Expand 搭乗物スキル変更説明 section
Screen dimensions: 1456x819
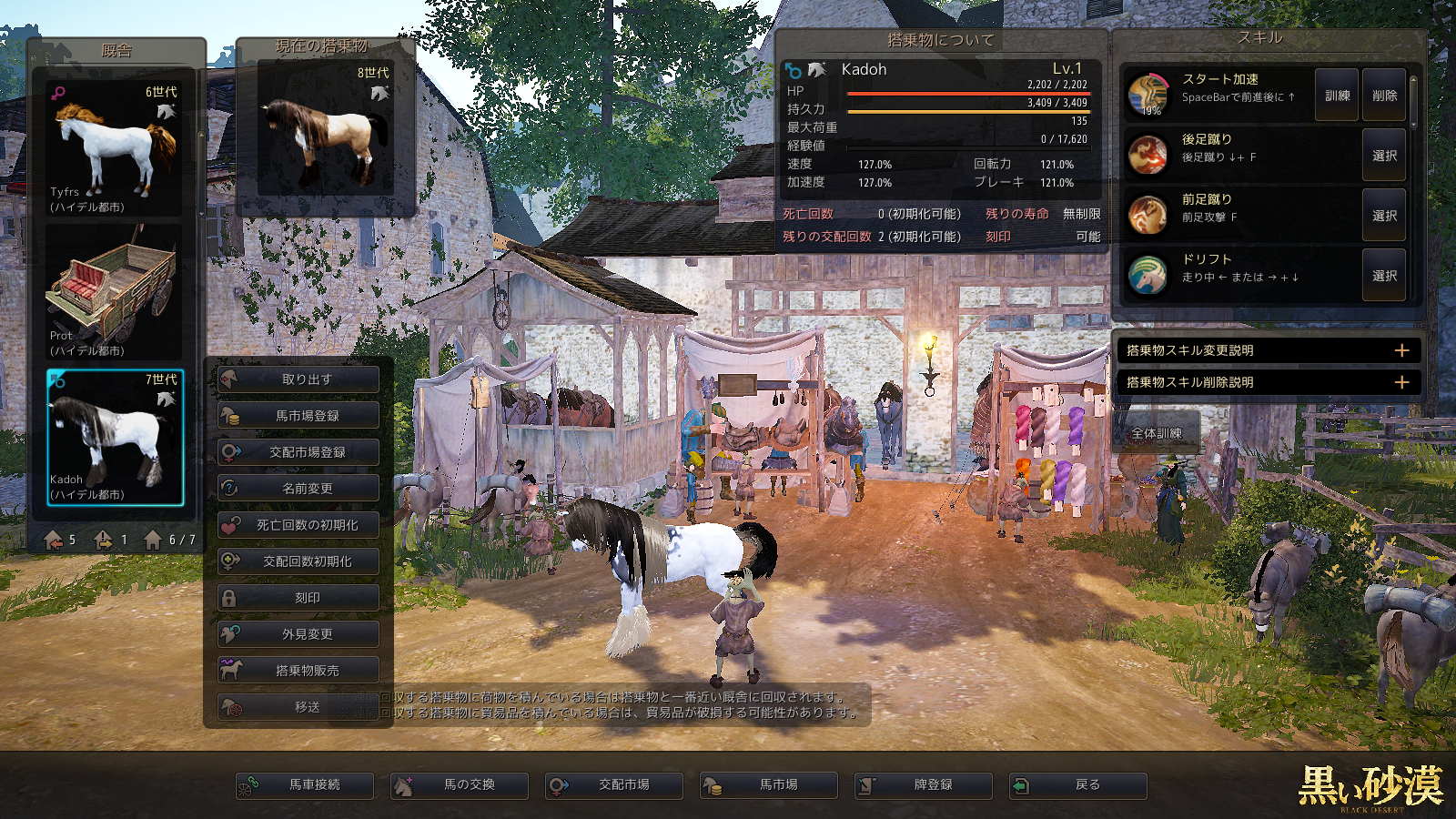(x=1268, y=350)
